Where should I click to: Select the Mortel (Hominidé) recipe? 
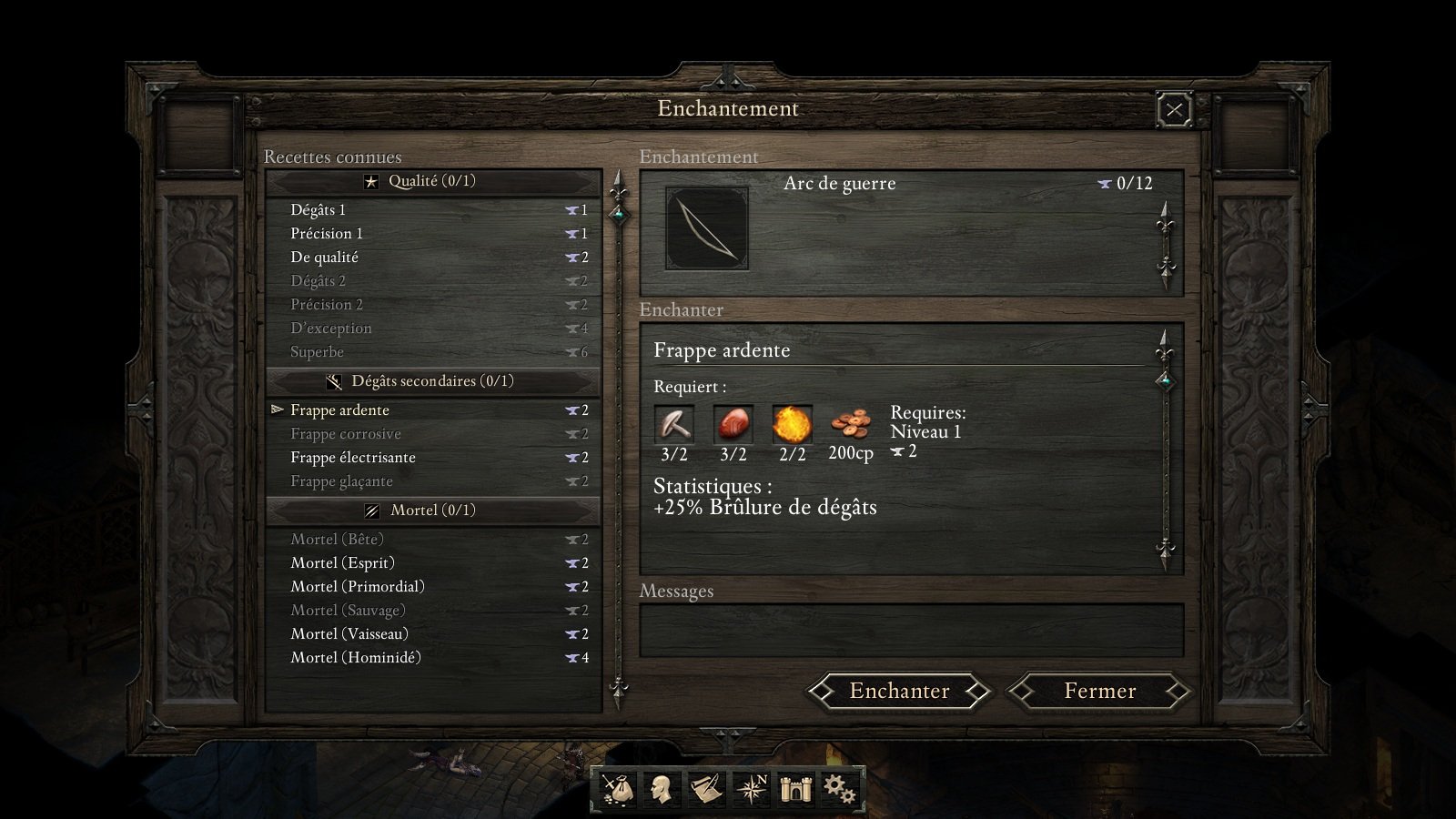point(355,658)
